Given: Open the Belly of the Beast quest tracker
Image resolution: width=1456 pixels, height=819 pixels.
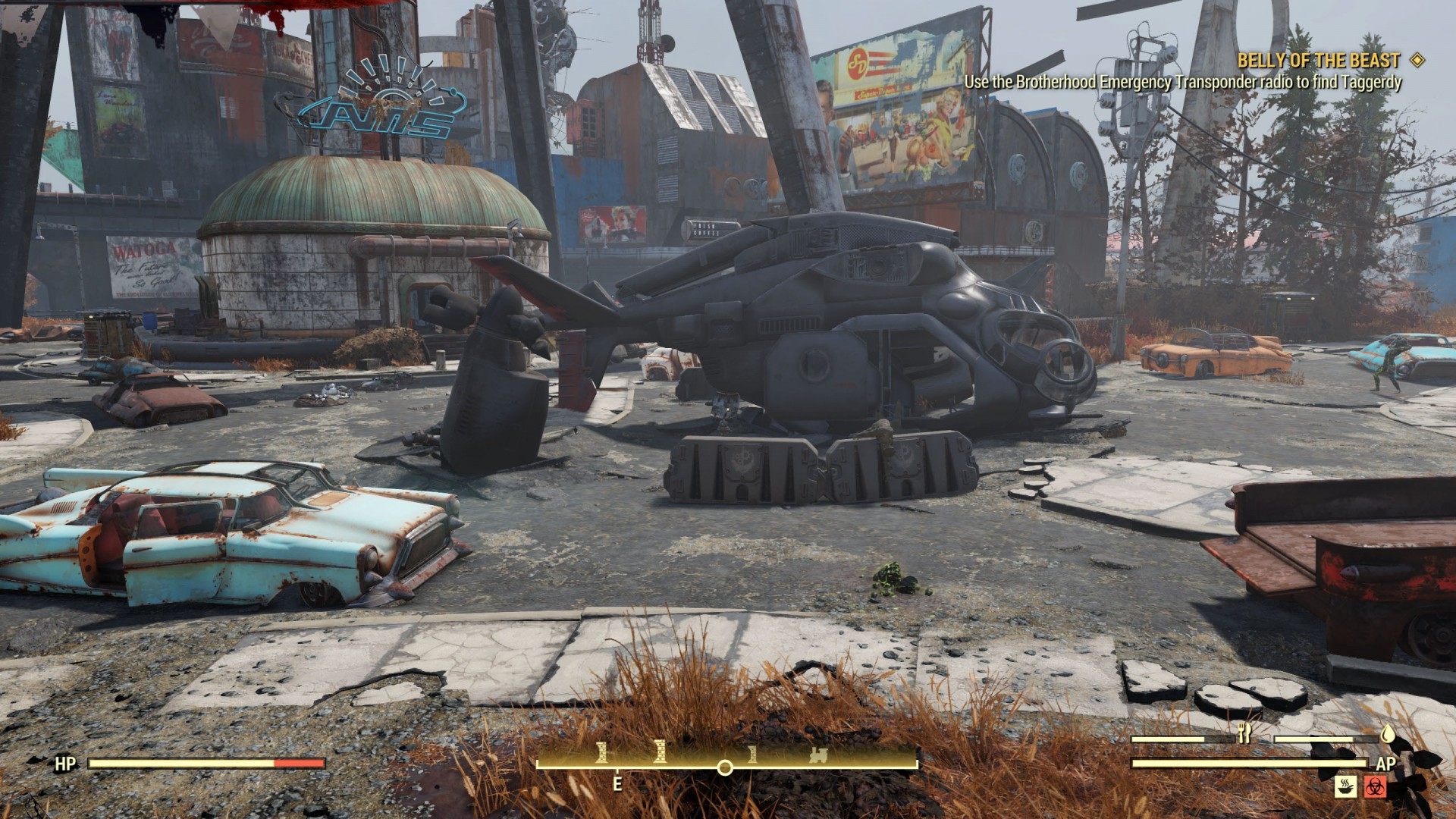Looking at the screenshot, I should point(1318,61).
